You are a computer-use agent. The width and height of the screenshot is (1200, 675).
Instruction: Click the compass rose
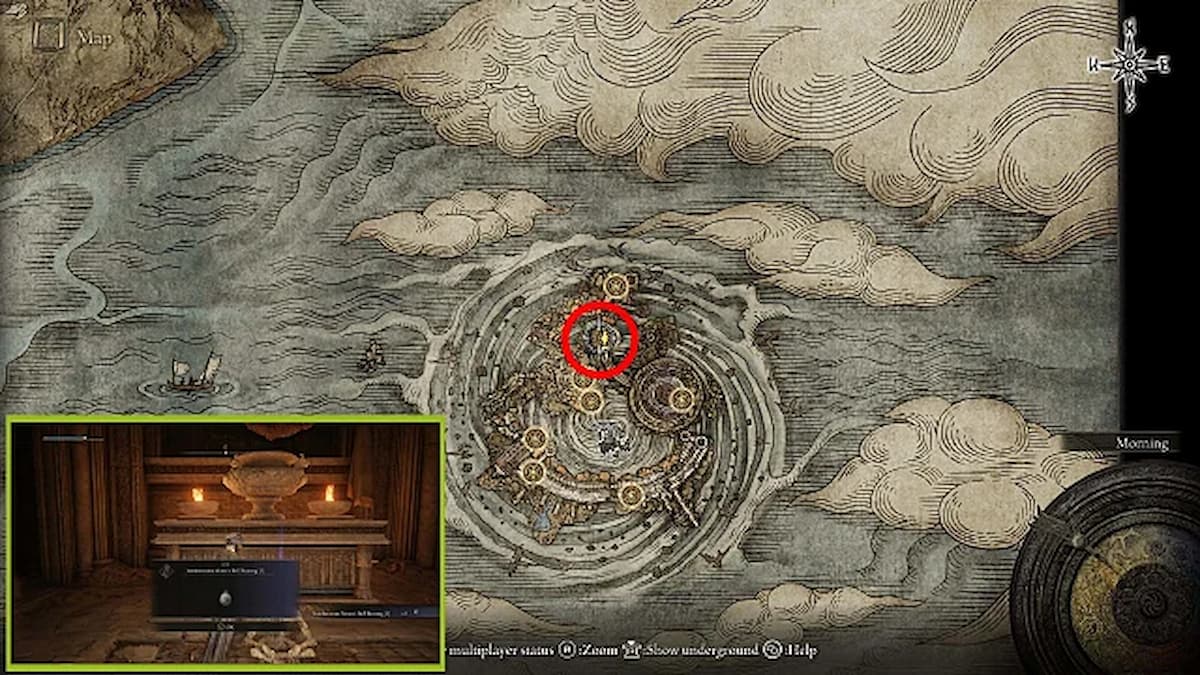[1129, 64]
